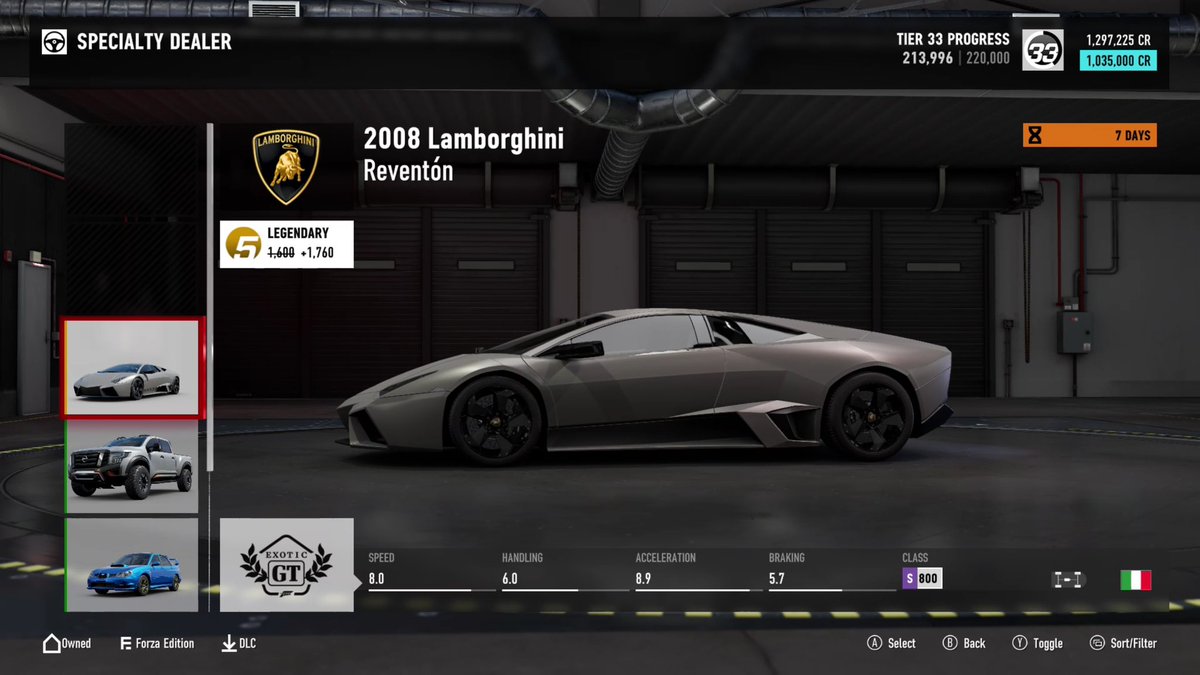This screenshot has height=675, width=1200.
Task: Click the Exotic GT division badge
Action: click(286, 565)
